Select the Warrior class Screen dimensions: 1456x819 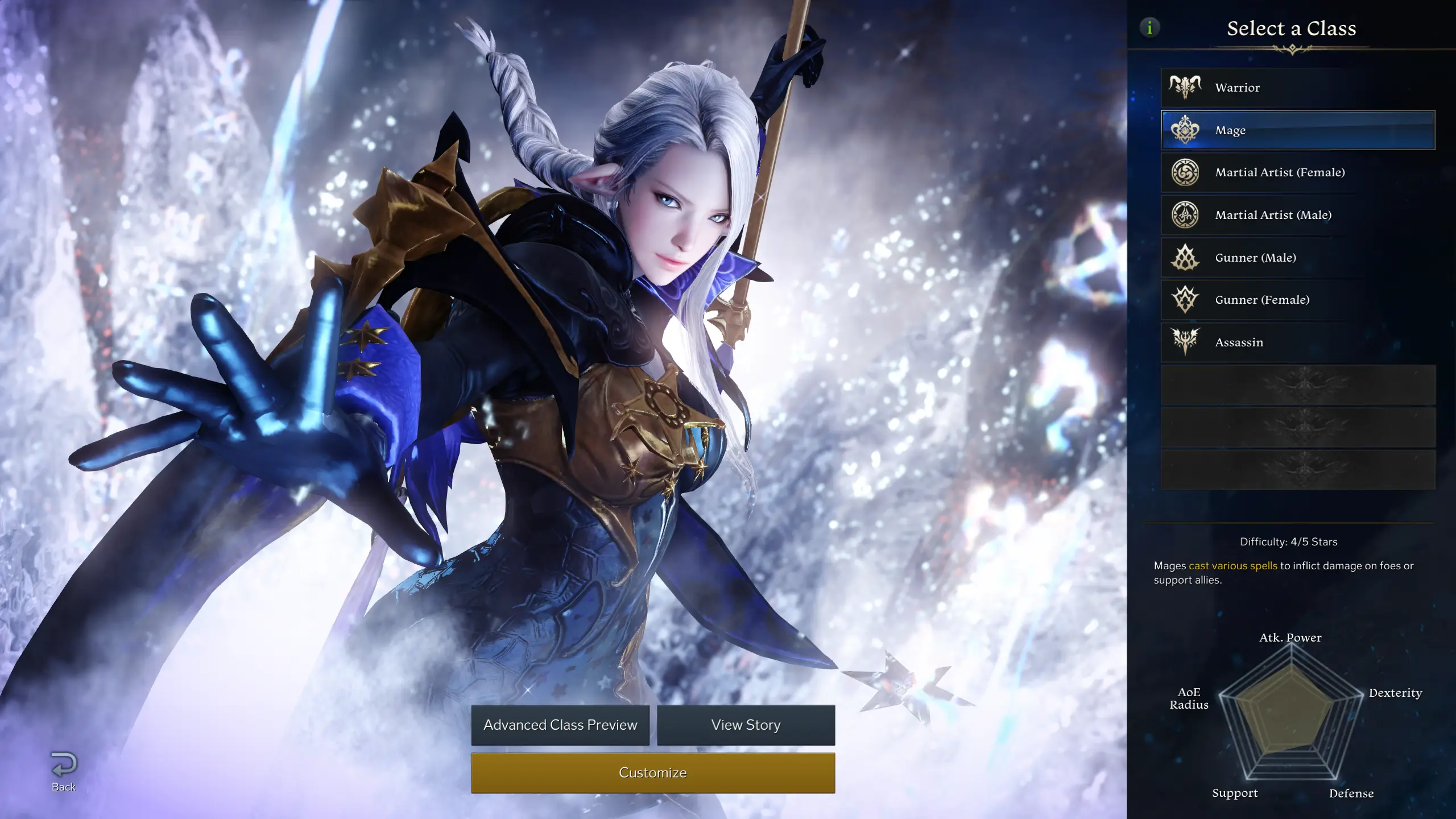click(1297, 88)
